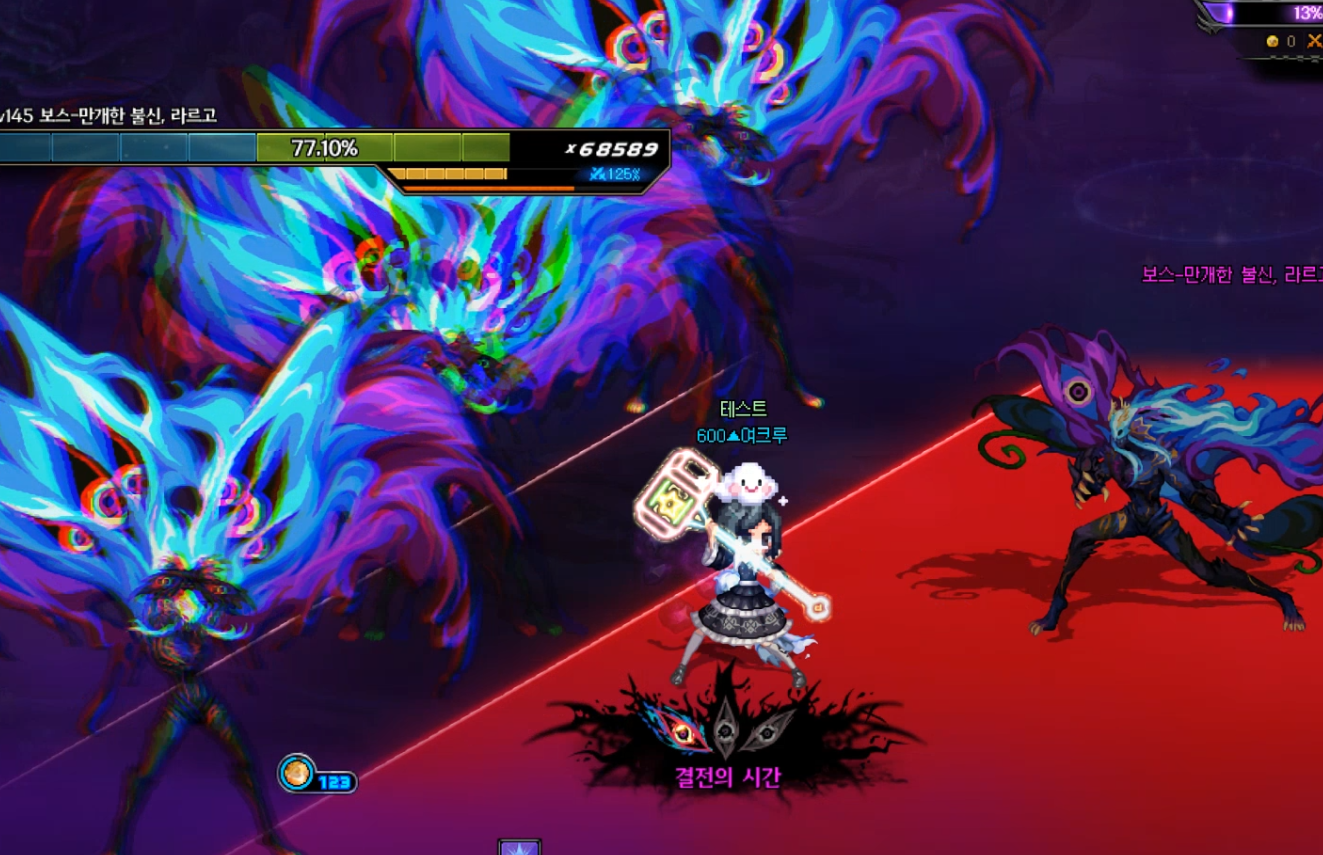The height and width of the screenshot is (855, 1323).
Task: Click the orange coin icon beside 123
Action: 296,773
